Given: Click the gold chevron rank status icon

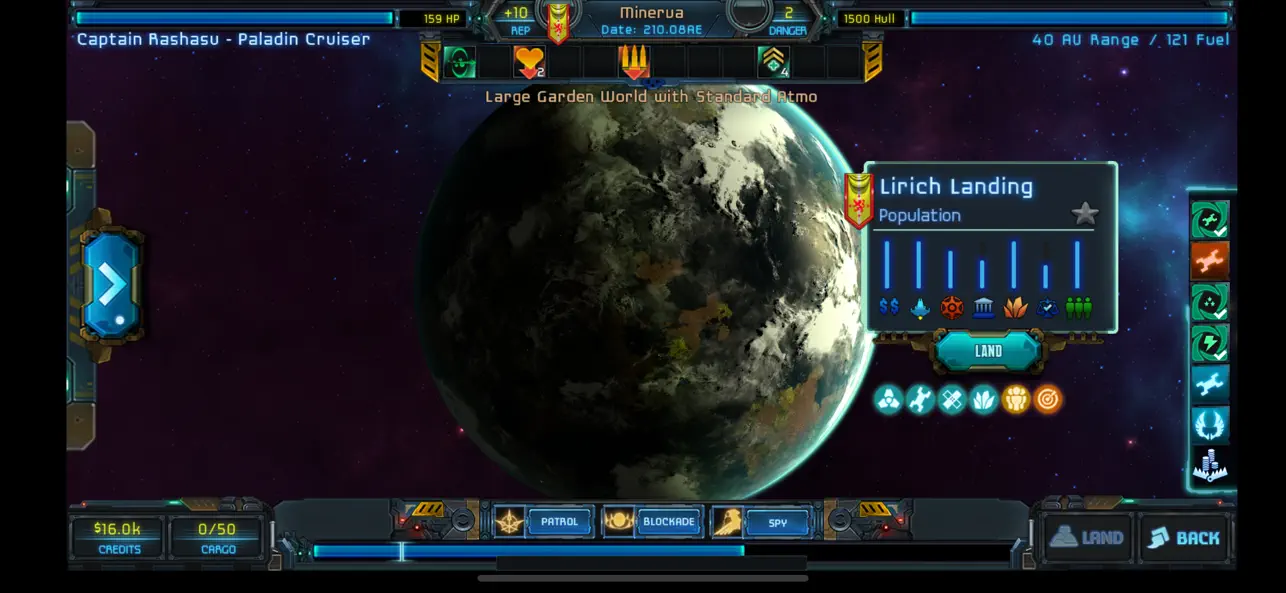Looking at the screenshot, I should pos(773,62).
